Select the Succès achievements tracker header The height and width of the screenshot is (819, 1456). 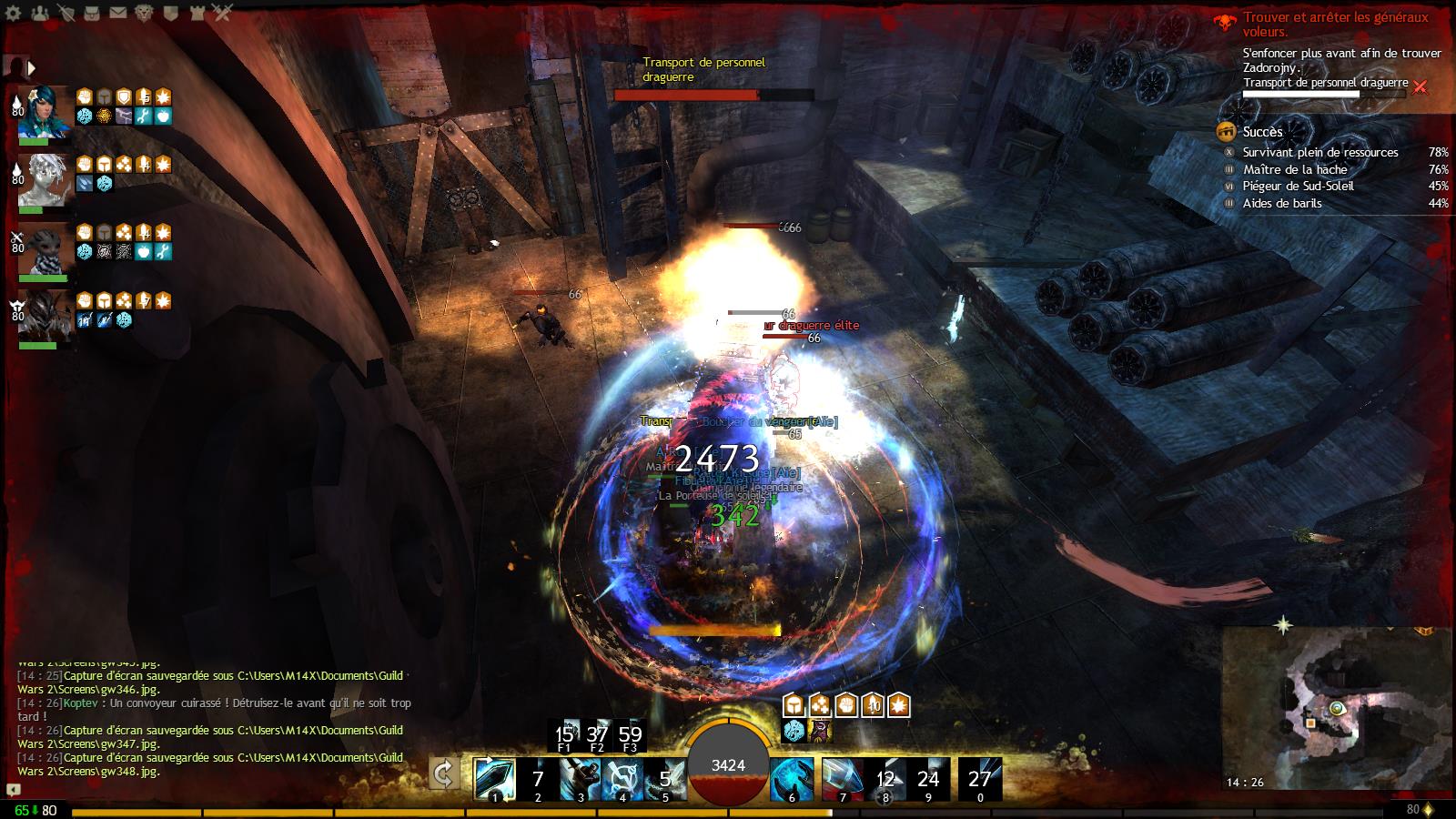1262,132
